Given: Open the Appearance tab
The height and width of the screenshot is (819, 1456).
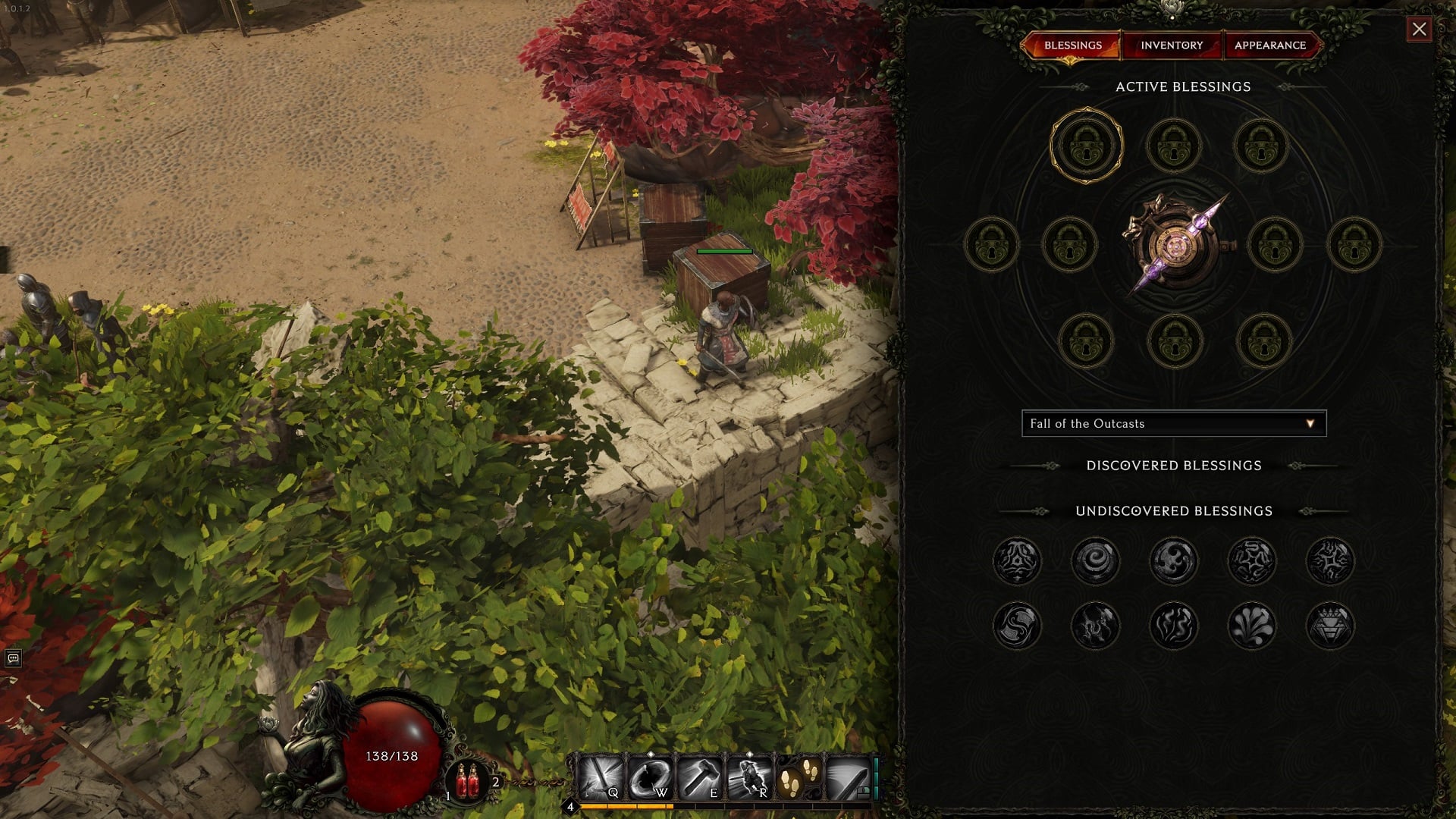Looking at the screenshot, I should click(1271, 45).
